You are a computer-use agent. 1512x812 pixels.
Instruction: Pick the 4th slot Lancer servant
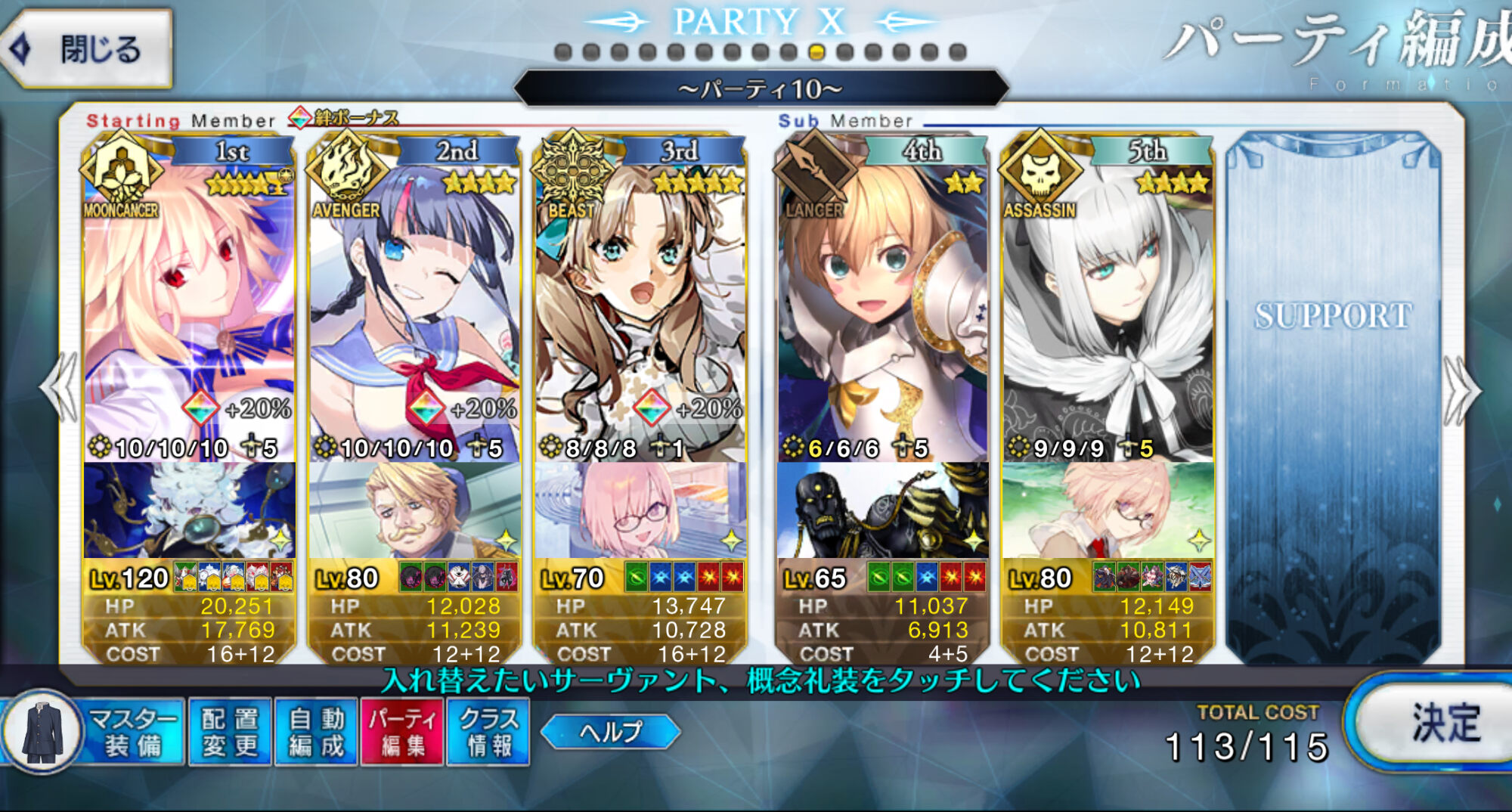(881, 302)
